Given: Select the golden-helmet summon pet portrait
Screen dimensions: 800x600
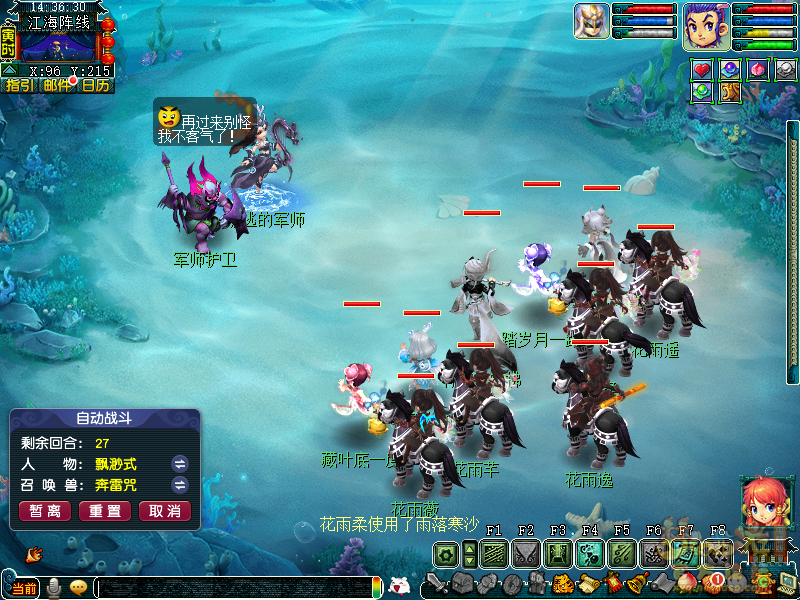Looking at the screenshot, I should 592,22.
